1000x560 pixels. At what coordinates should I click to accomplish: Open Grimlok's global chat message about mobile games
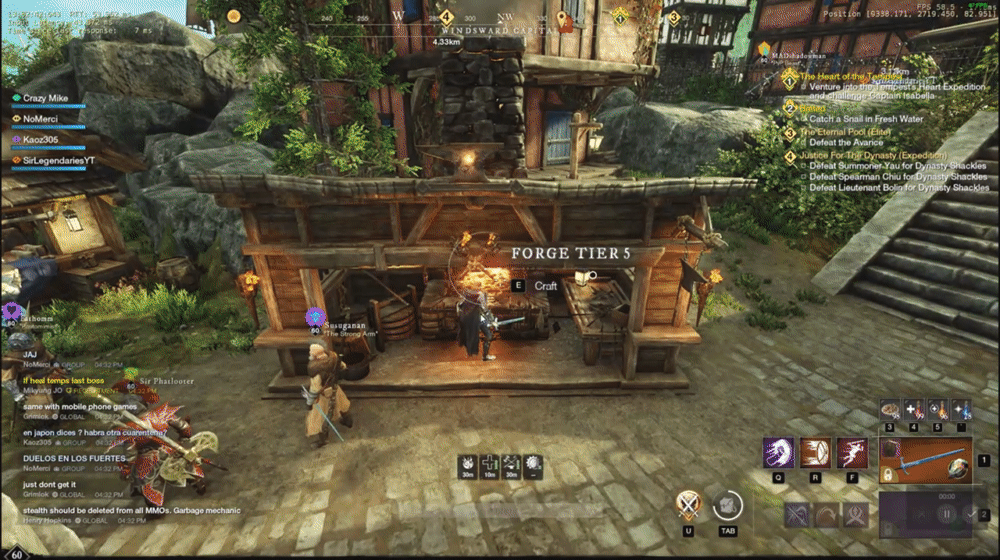80,407
